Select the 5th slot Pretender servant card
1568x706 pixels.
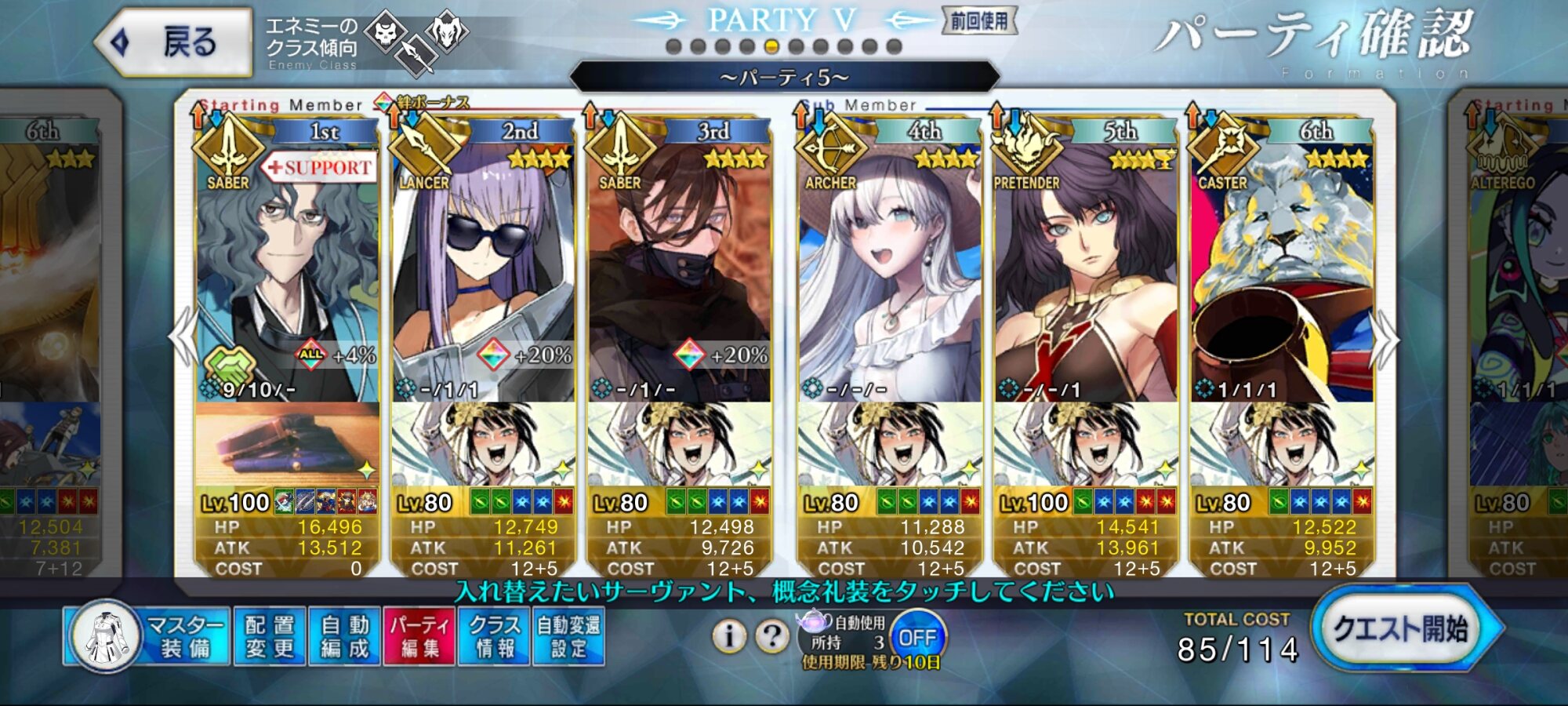[1085, 267]
